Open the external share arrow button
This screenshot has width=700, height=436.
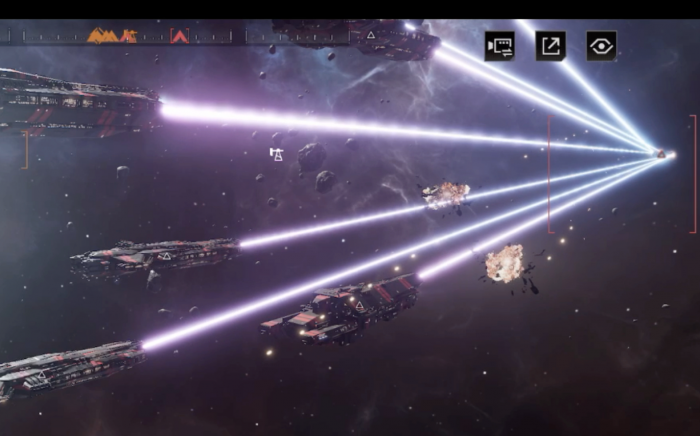tap(551, 46)
